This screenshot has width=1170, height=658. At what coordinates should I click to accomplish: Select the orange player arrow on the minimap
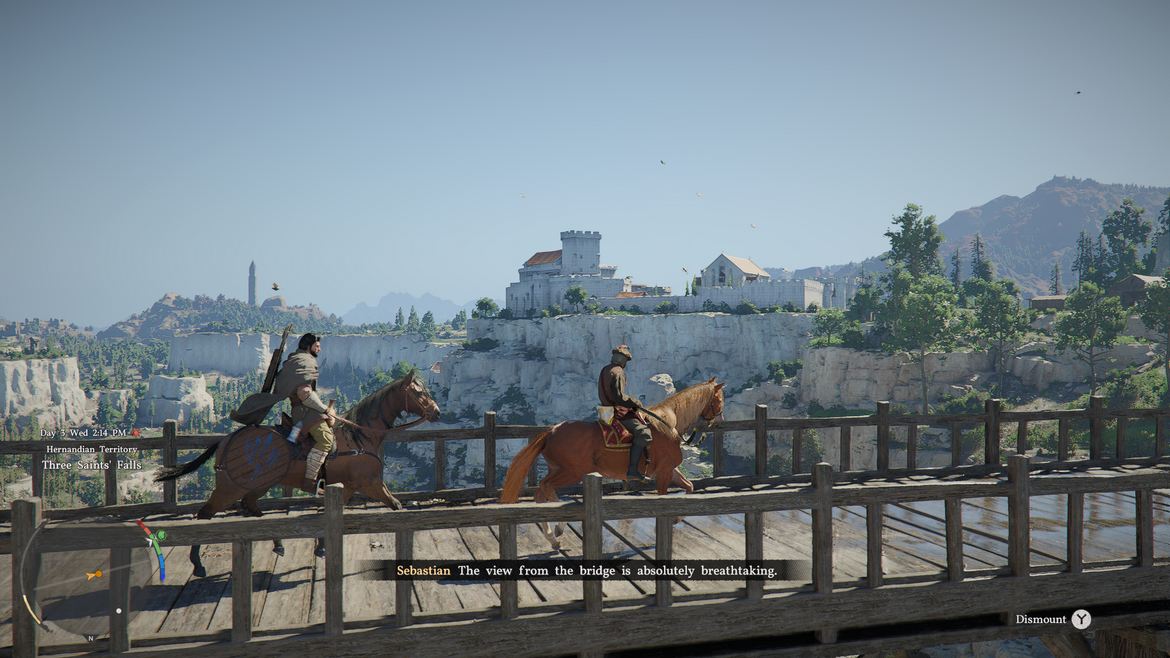tap(94, 574)
